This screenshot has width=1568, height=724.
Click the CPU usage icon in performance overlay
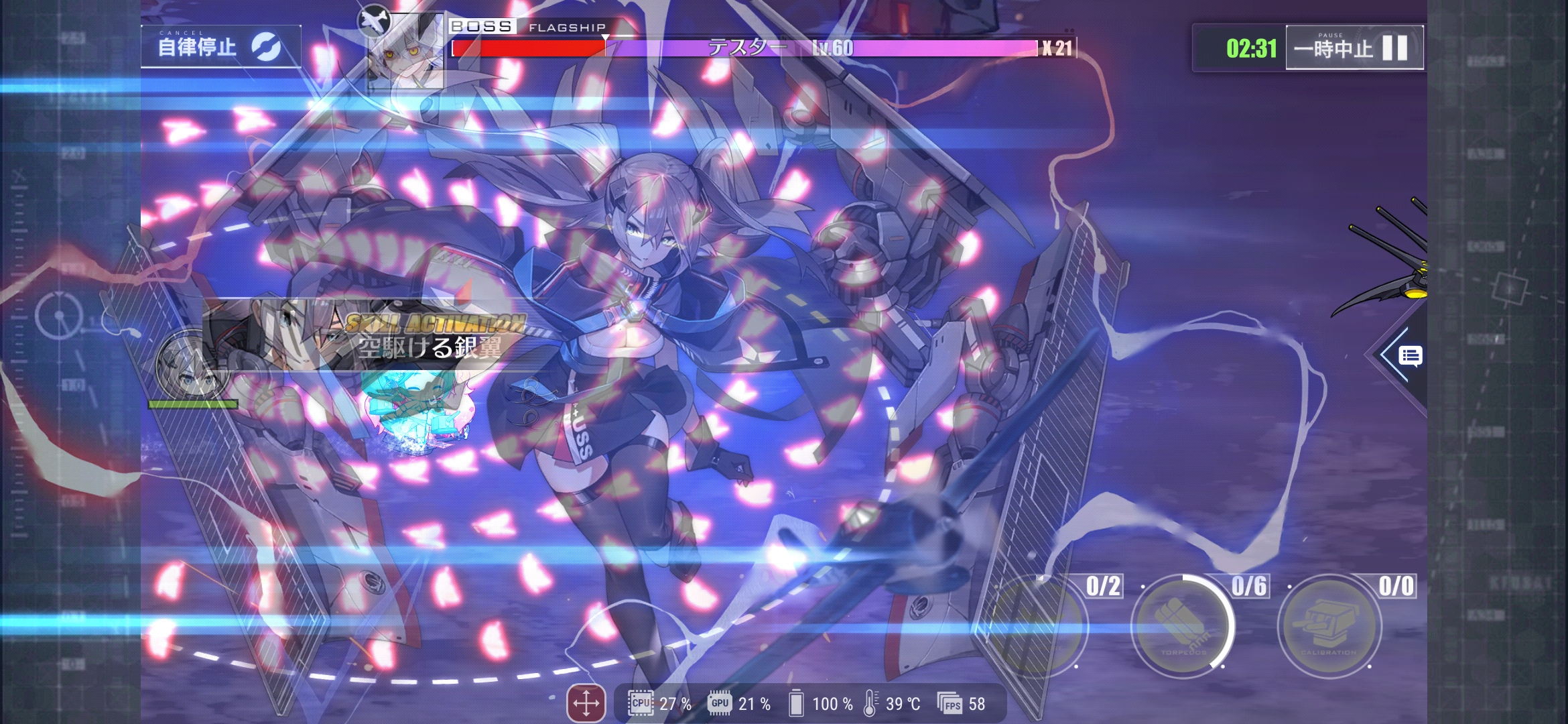(x=640, y=705)
